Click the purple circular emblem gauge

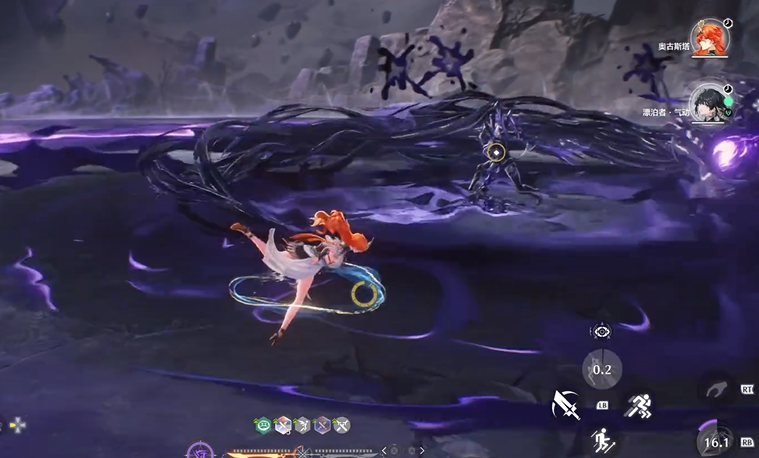click(x=199, y=452)
